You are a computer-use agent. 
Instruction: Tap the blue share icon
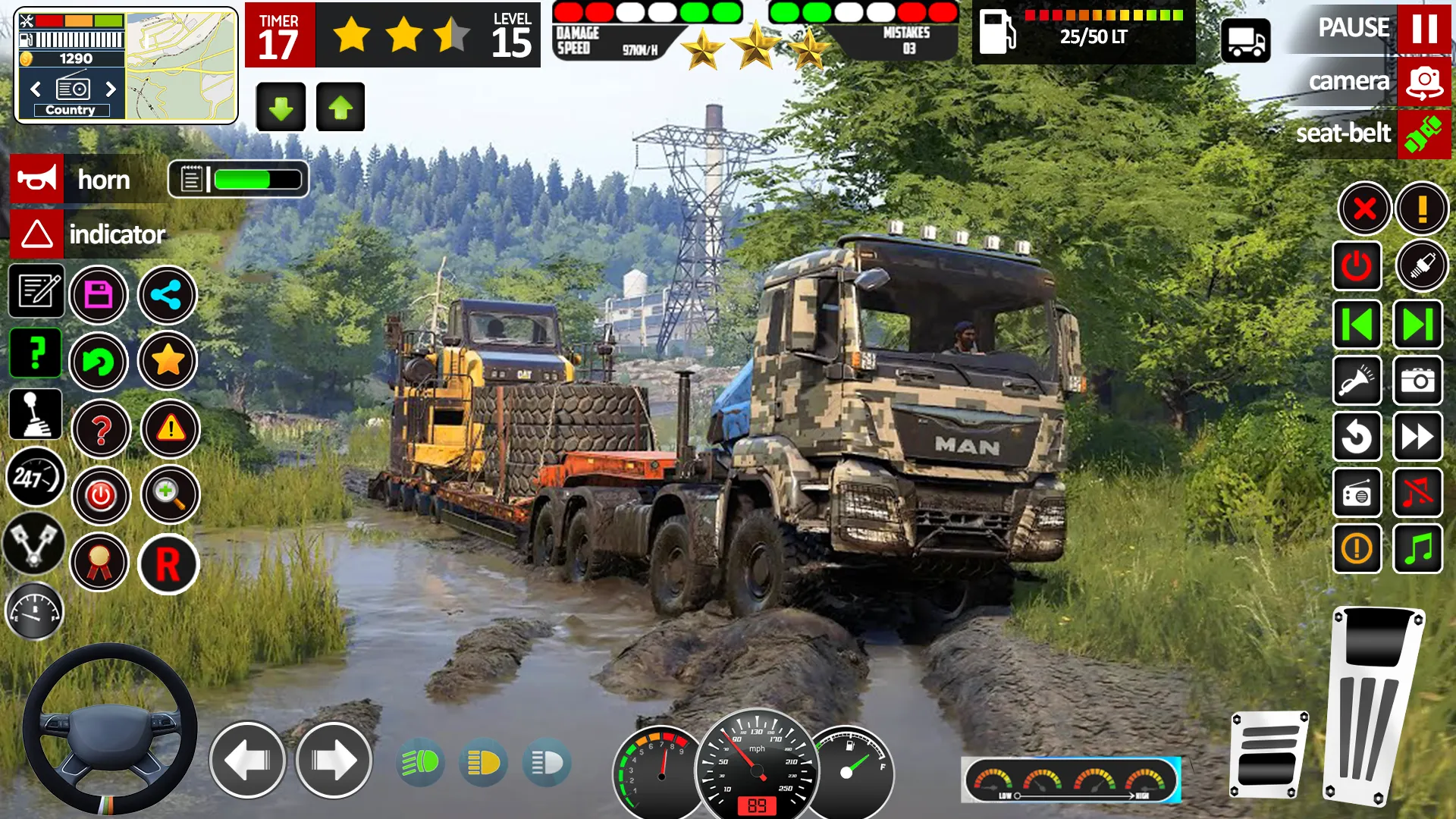pos(168,296)
